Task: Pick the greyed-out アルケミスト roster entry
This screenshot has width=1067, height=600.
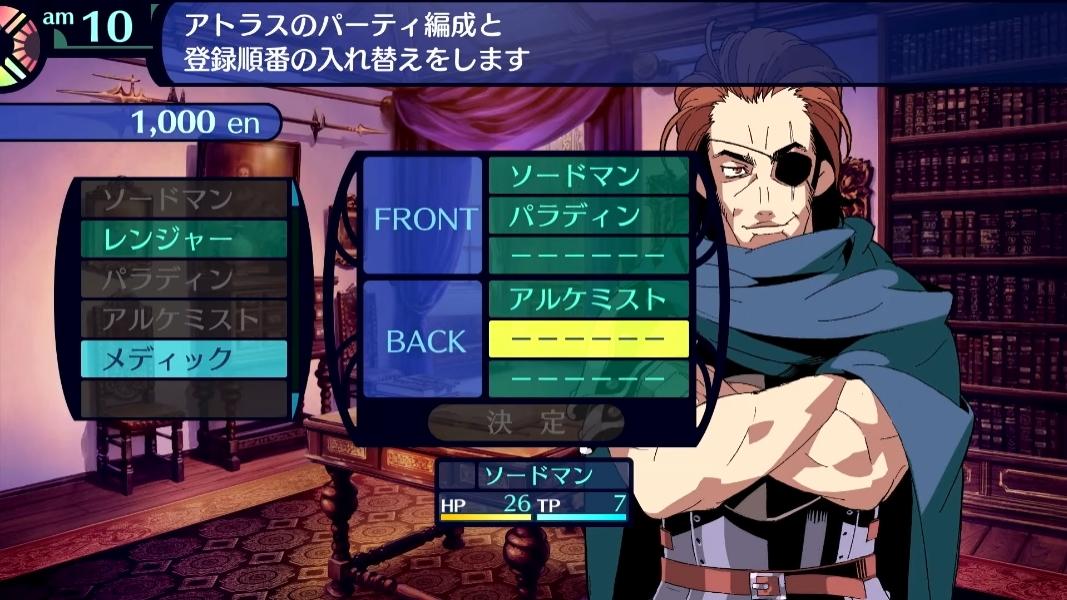Action: [x=183, y=319]
